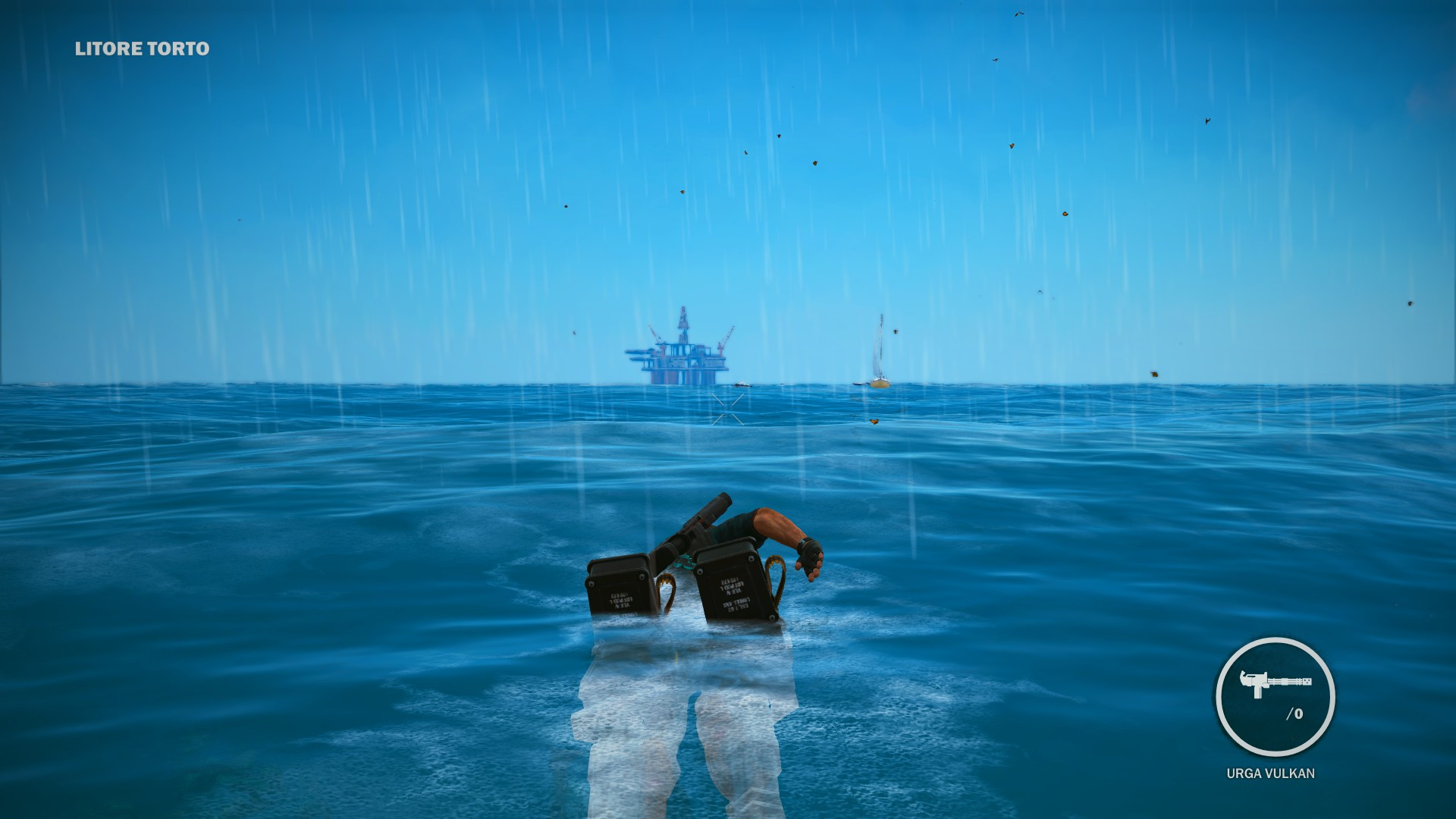This screenshot has height=819, width=1456.
Task: Click the small boat near the oil rig
Action: 742,384
